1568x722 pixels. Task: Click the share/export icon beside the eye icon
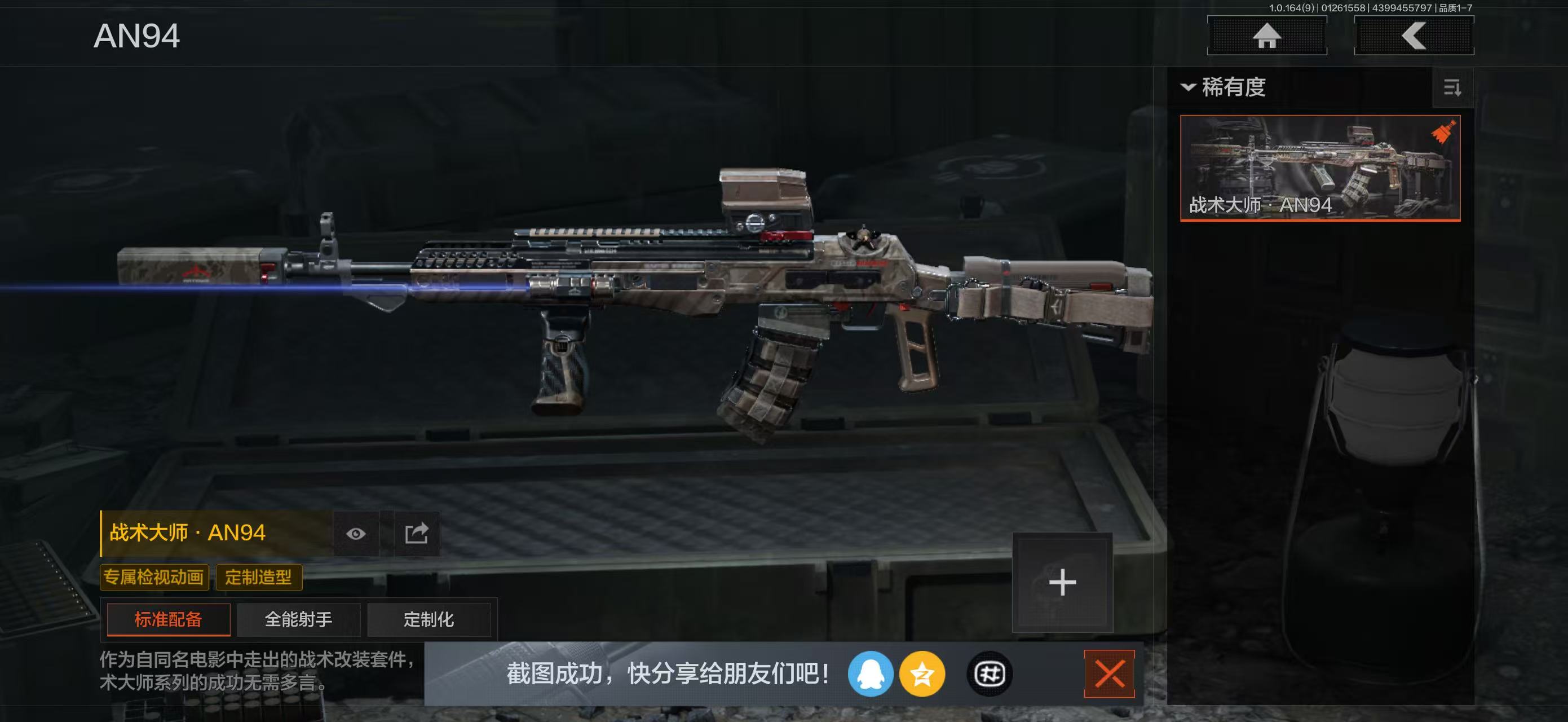[417, 533]
